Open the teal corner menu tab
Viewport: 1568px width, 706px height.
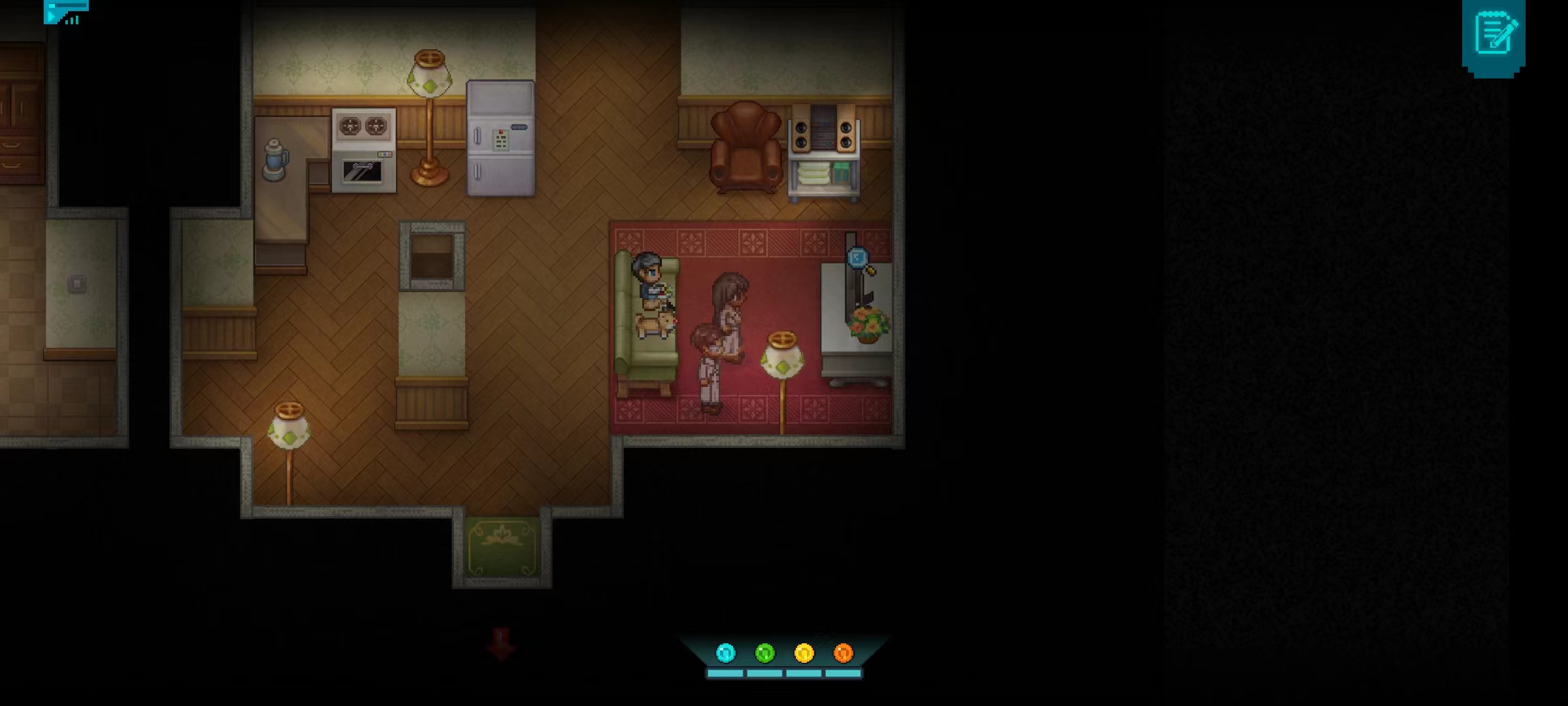[65, 12]
